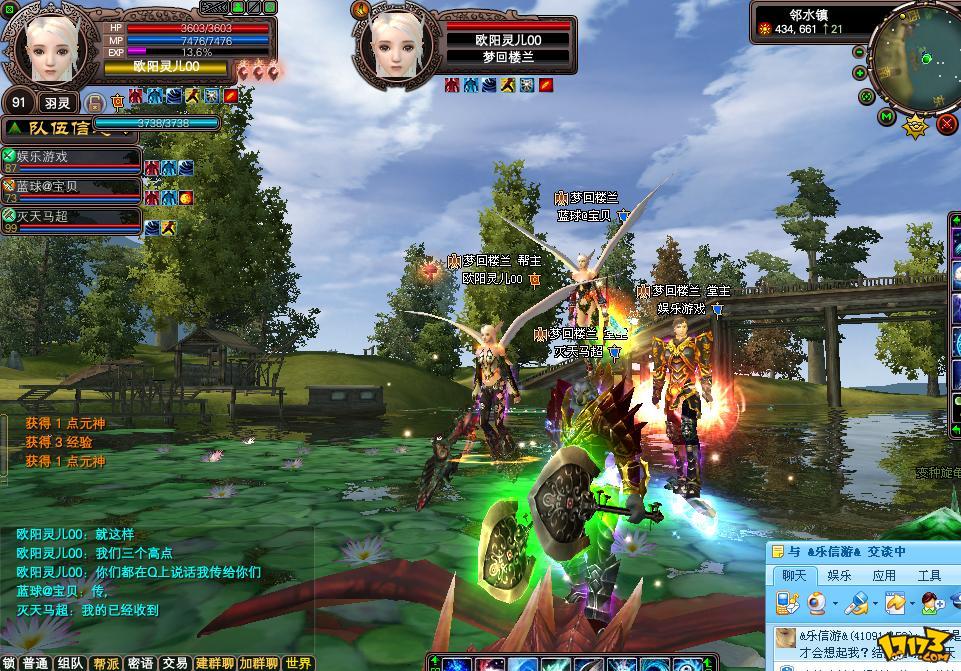Viewport: 961px width, 671px height.
Task: Click the red crossed-swords PK button
Action: click(x=946, y=124)
